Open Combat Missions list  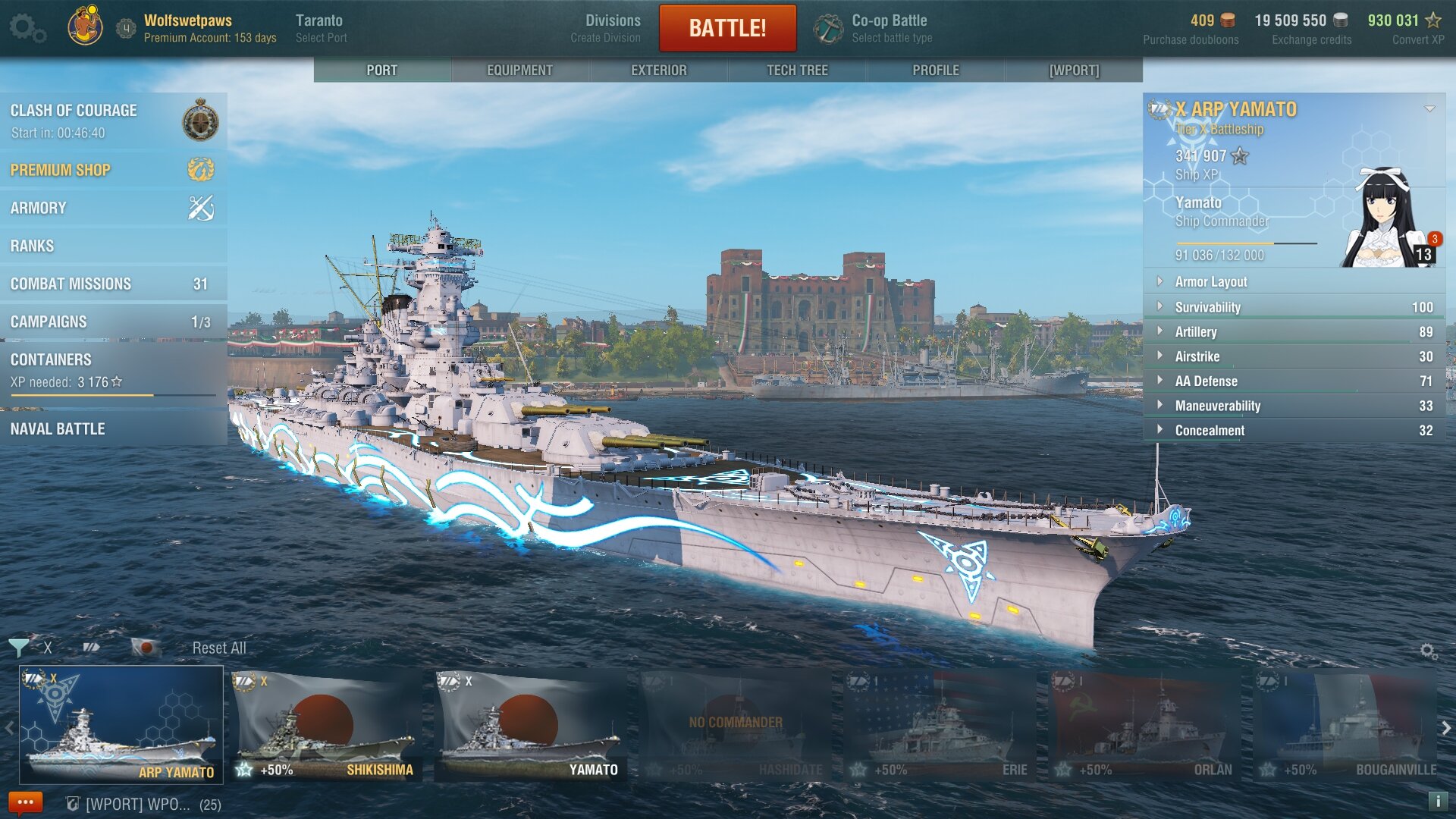coord(112,284)
